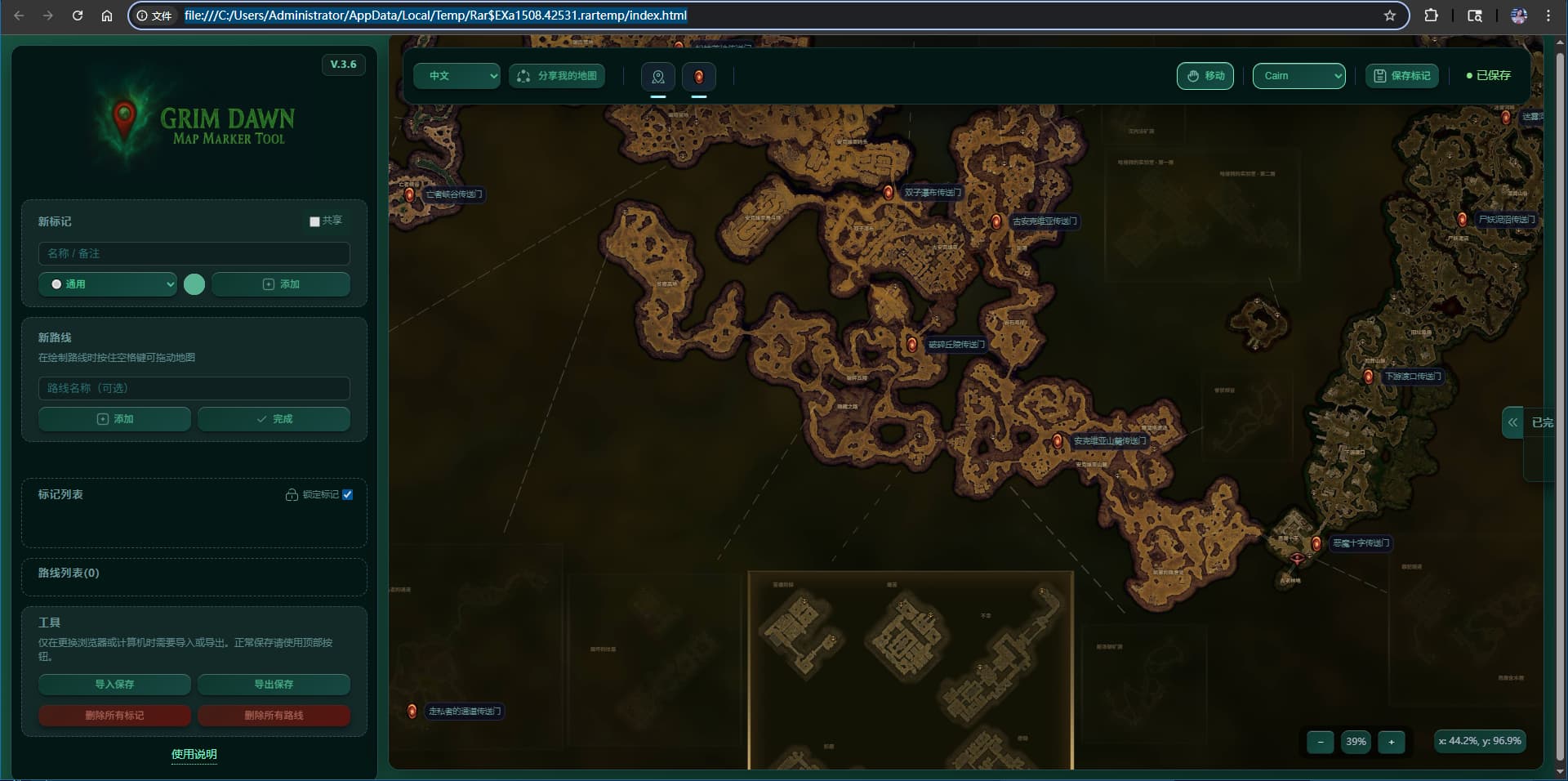Toggle the 共享 share checkbox
This screenshot has width=1568, height=781.
click(314, 221)
